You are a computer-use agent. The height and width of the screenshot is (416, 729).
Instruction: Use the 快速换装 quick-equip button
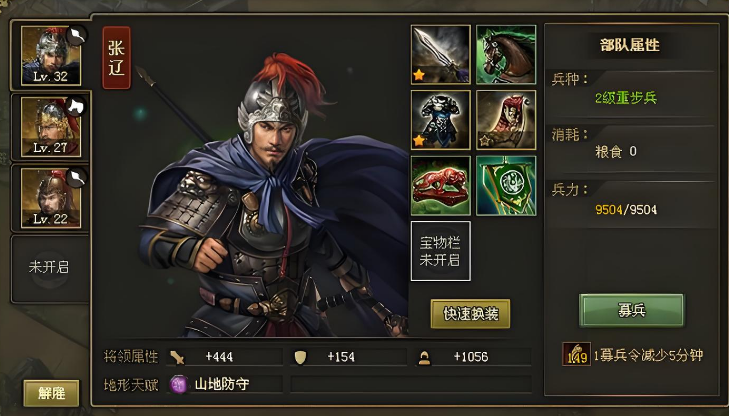[x=470, y=314]
